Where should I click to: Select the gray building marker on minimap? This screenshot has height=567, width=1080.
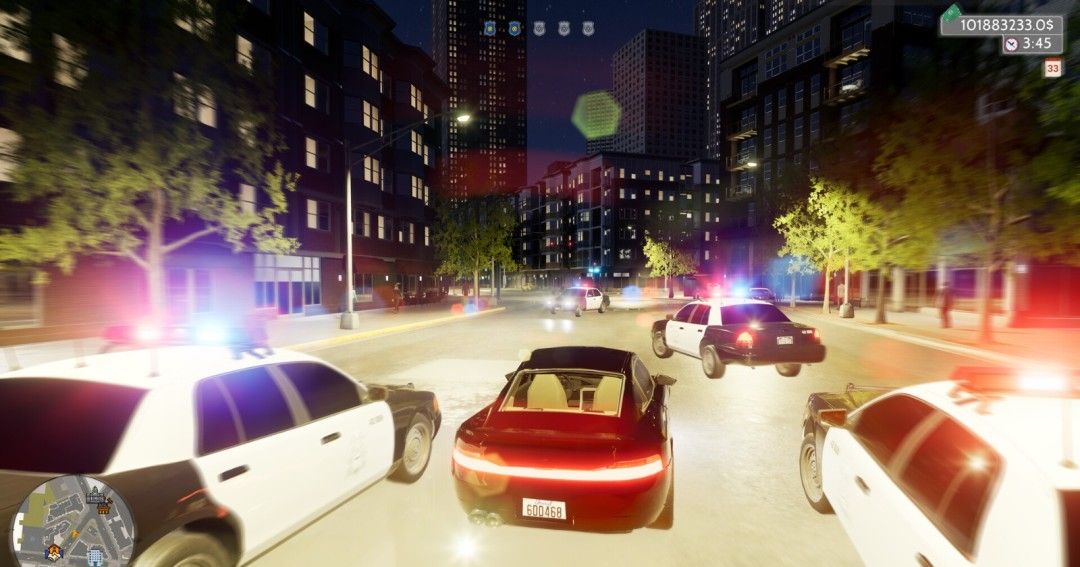[95, 496]
